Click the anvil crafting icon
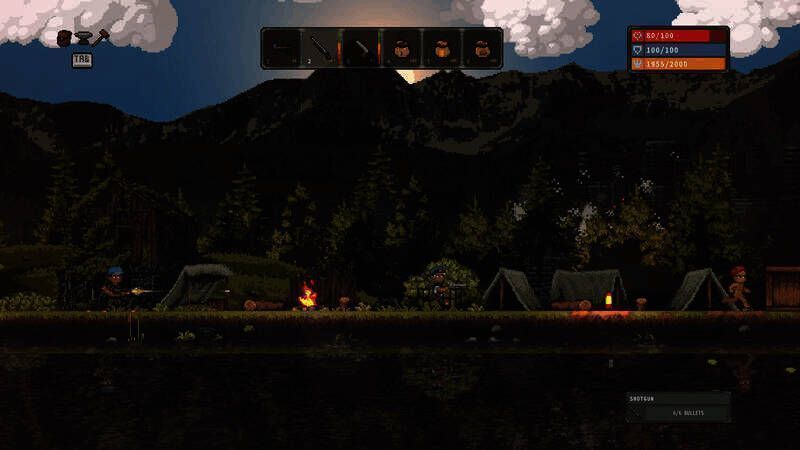Image resolution: width=800 pixels, height=450 pixels. 82,37
